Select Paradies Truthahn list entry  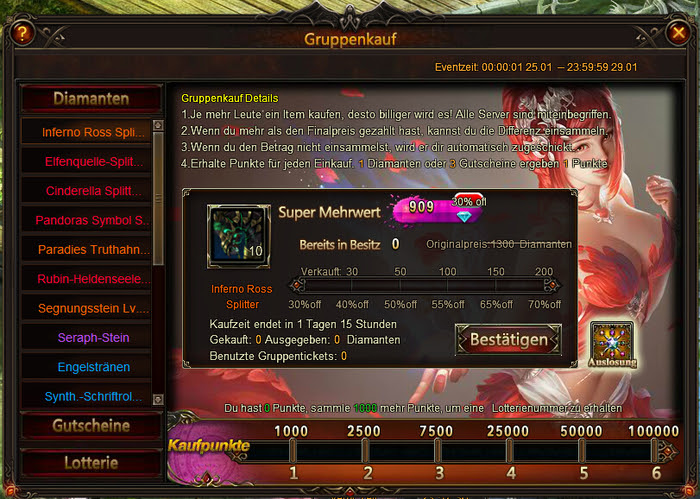[86, 250]
